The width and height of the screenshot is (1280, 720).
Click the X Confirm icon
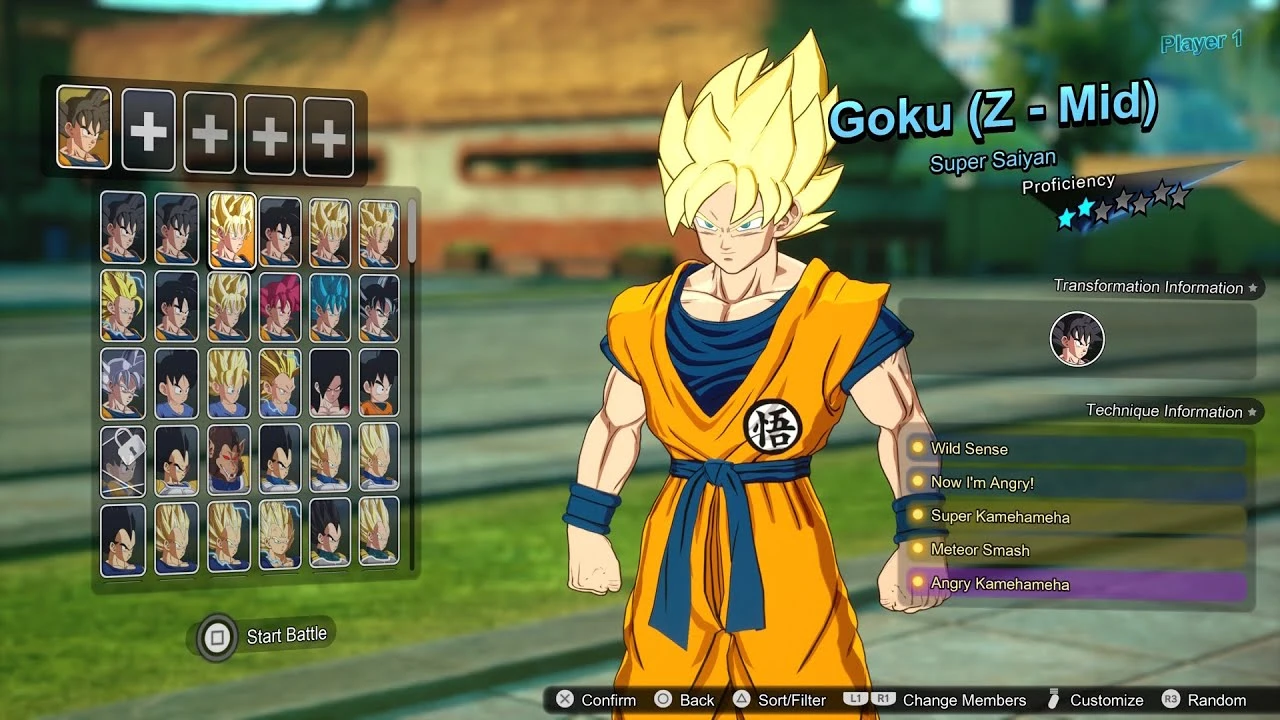pos(565,700)
